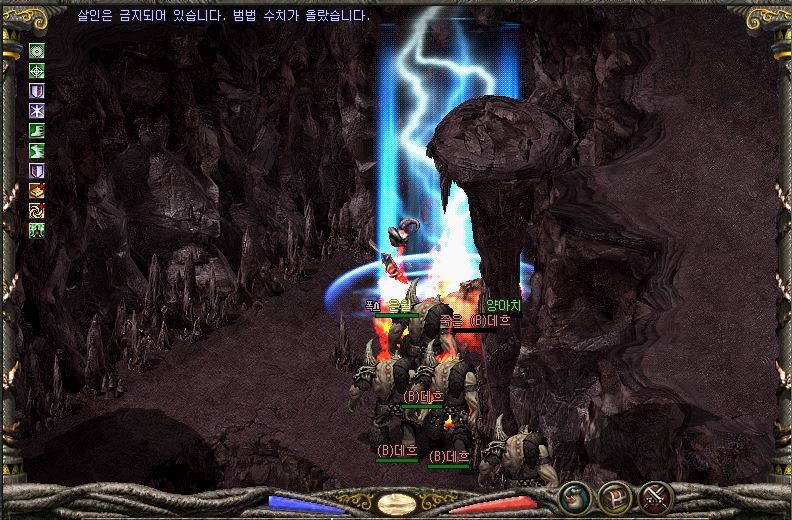Open the treasure chest inventory button
Viewport: 792px width, 520px height.
614,495
